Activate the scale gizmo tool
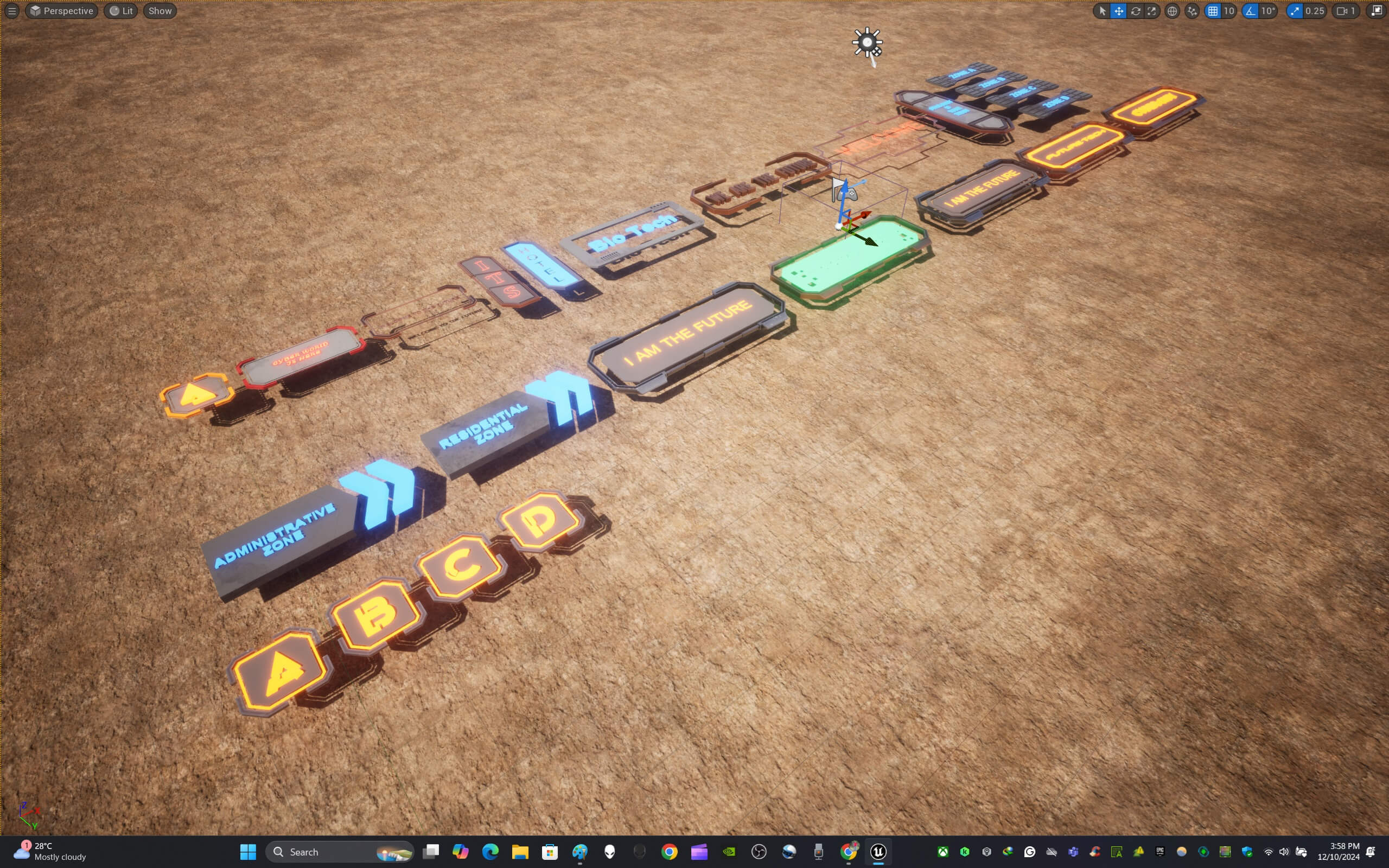 (1151, 11)
